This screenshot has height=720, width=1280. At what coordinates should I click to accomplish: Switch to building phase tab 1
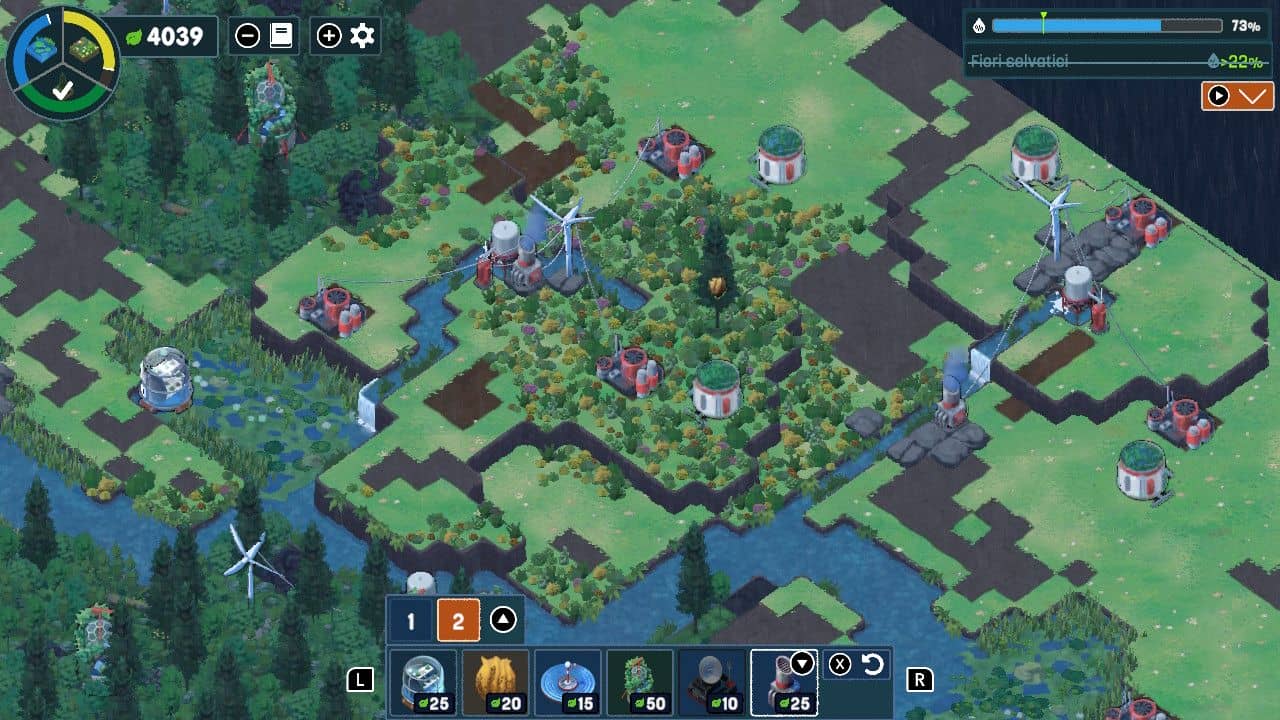410,622
